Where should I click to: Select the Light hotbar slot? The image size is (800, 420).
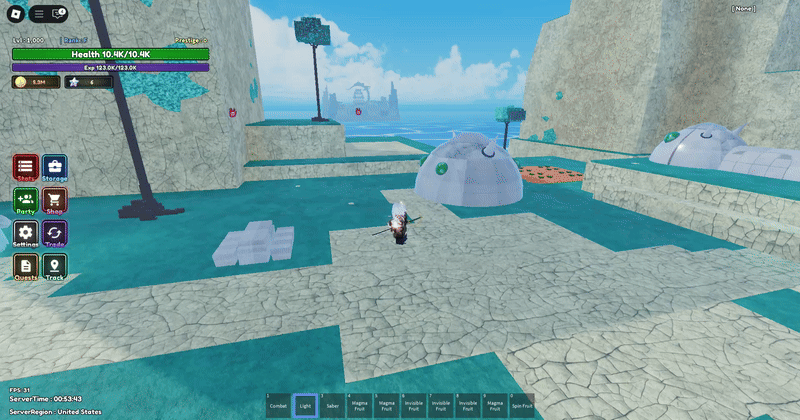(x=305, y=405)
